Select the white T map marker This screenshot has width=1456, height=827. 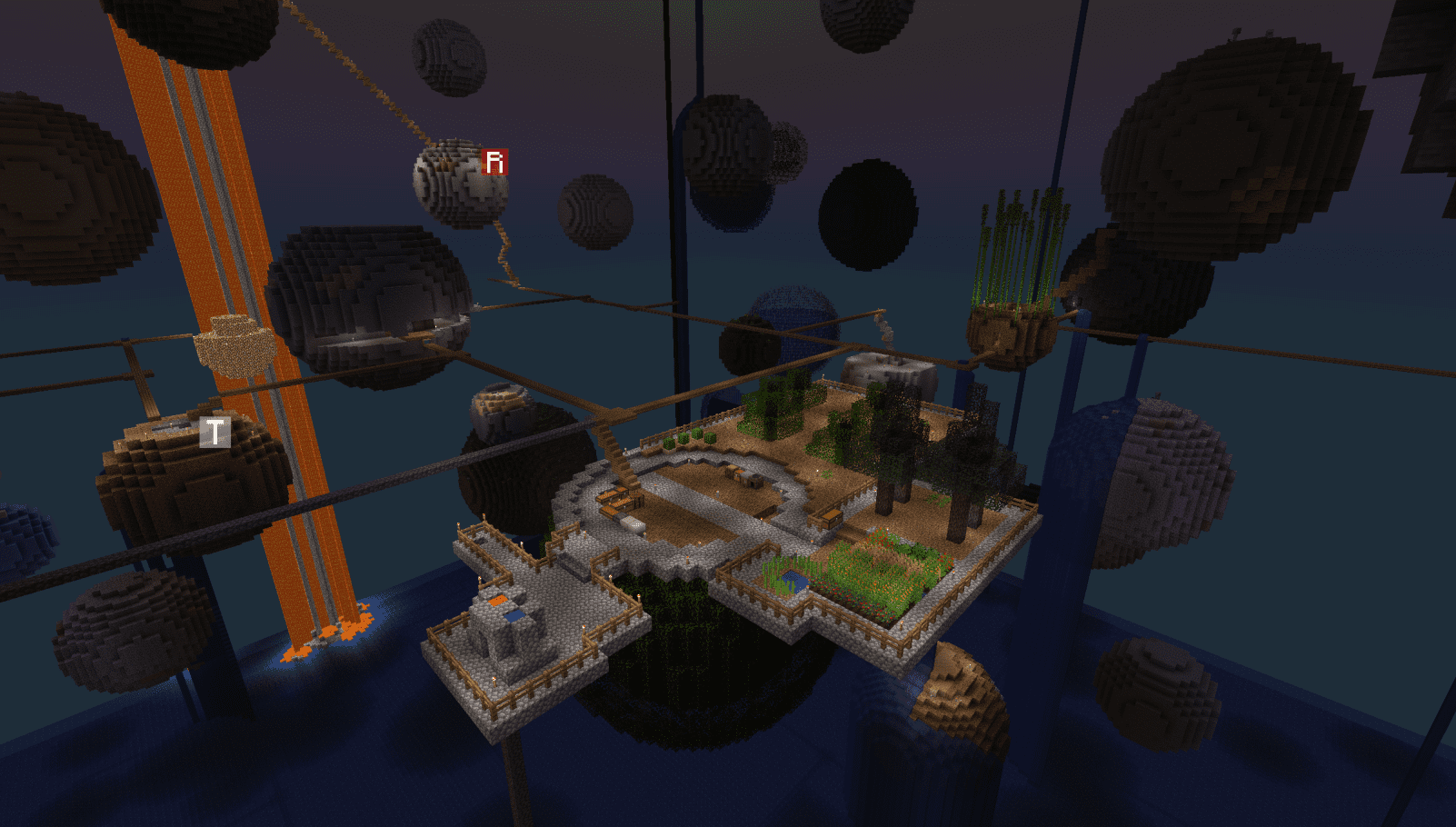point(214,432)
